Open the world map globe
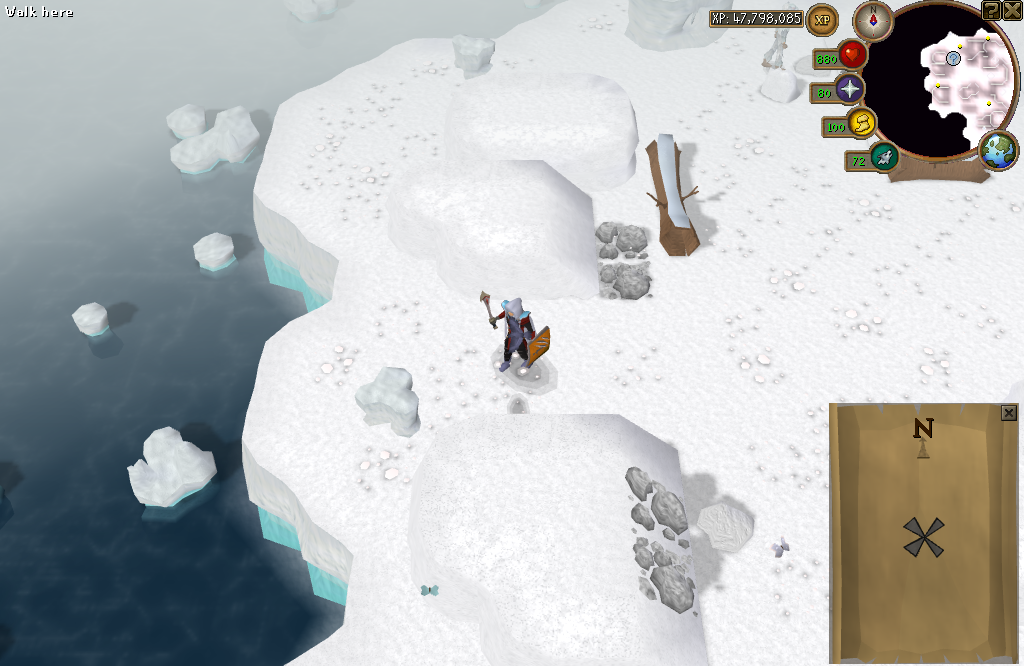This screenshot has width=1024, height=666. (998, 151)
